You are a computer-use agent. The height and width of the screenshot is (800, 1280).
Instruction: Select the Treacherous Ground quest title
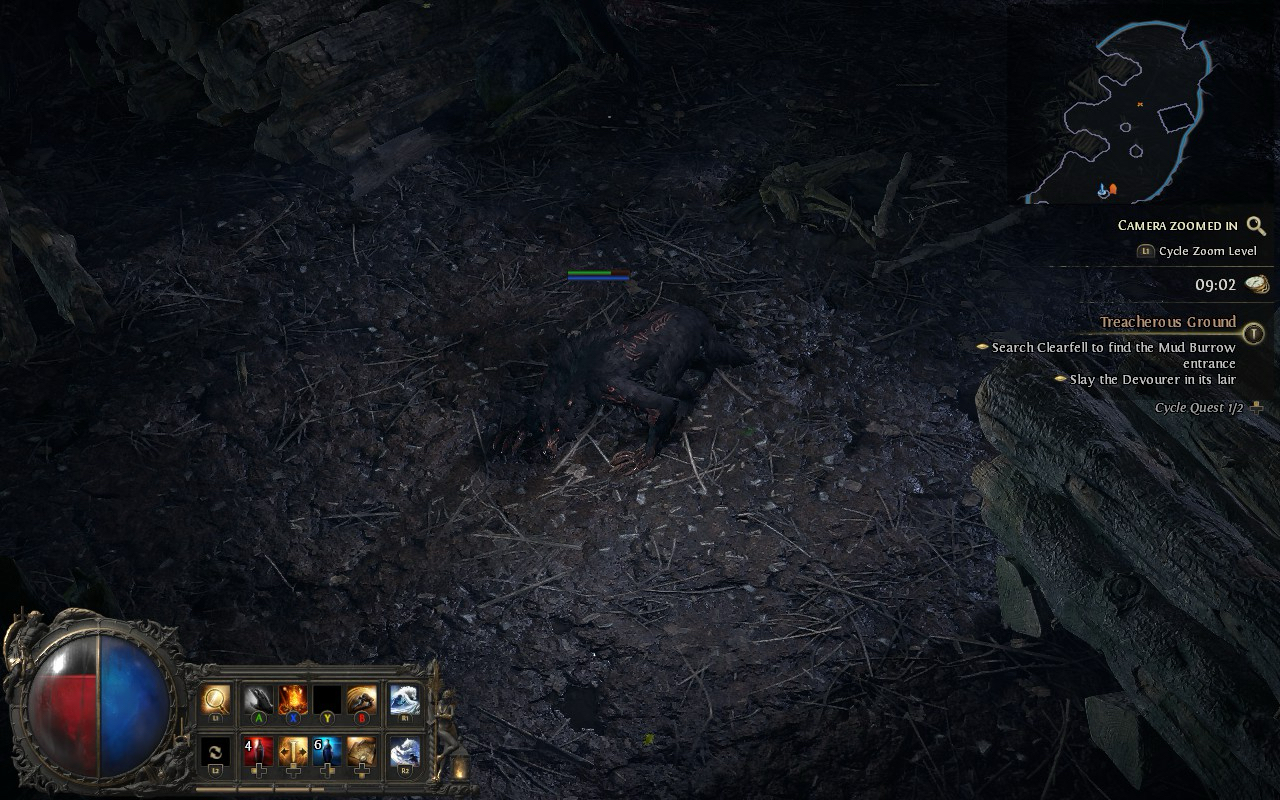tap(1168, 322)
